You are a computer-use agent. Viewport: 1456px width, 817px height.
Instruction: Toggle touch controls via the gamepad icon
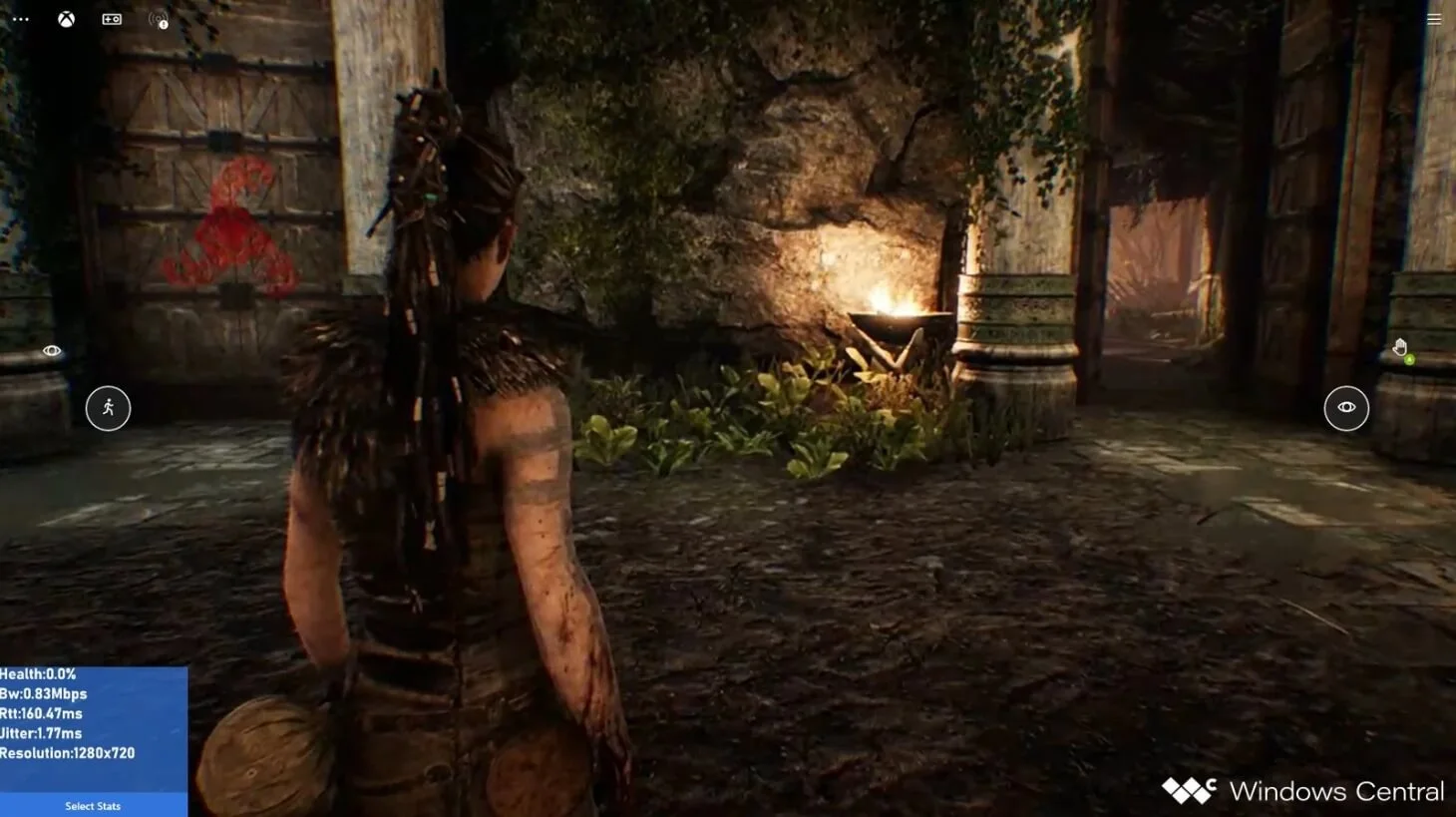tap(111, 19)
